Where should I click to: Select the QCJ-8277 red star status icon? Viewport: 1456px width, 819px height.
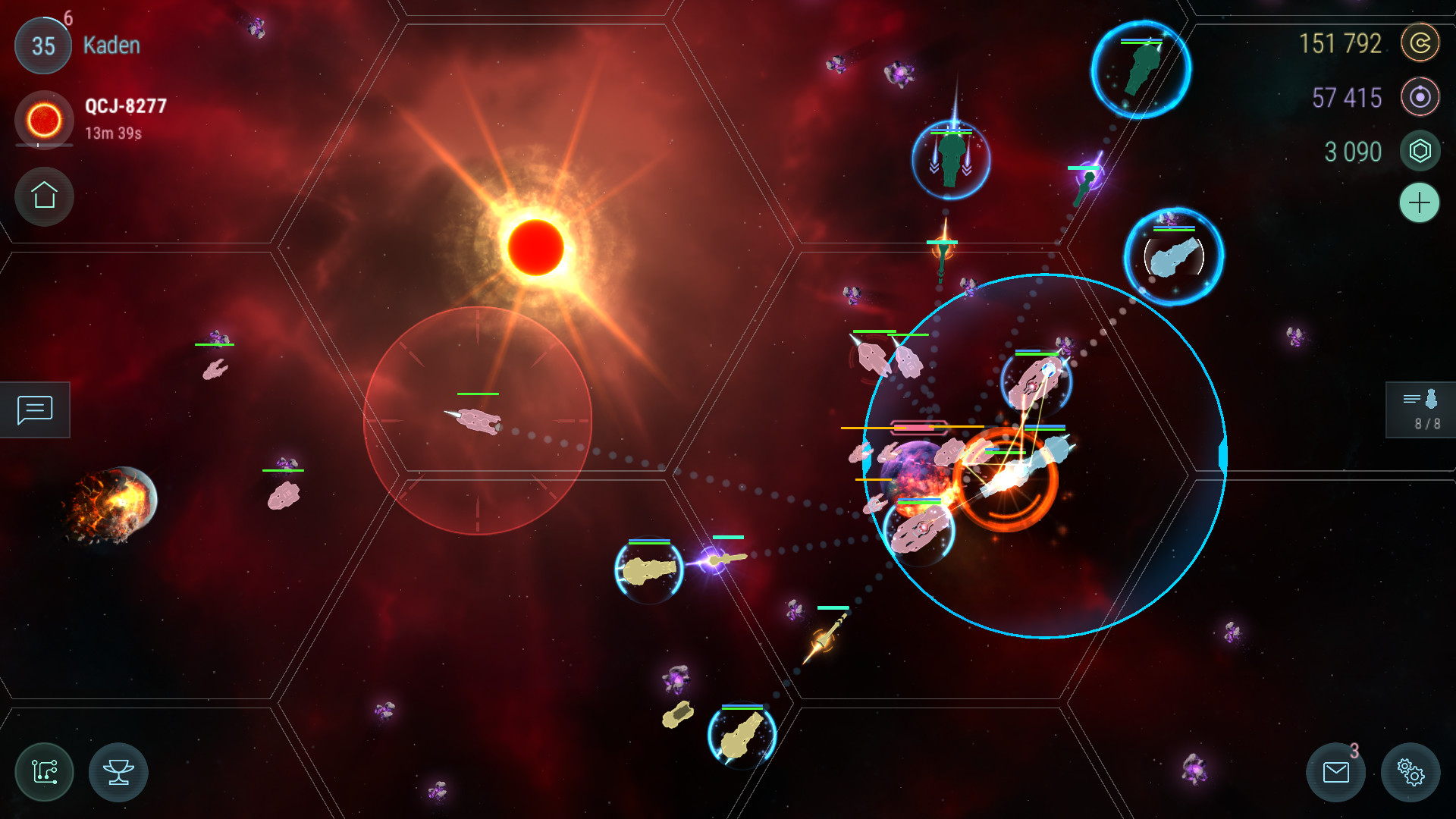(x=43, y=120)
